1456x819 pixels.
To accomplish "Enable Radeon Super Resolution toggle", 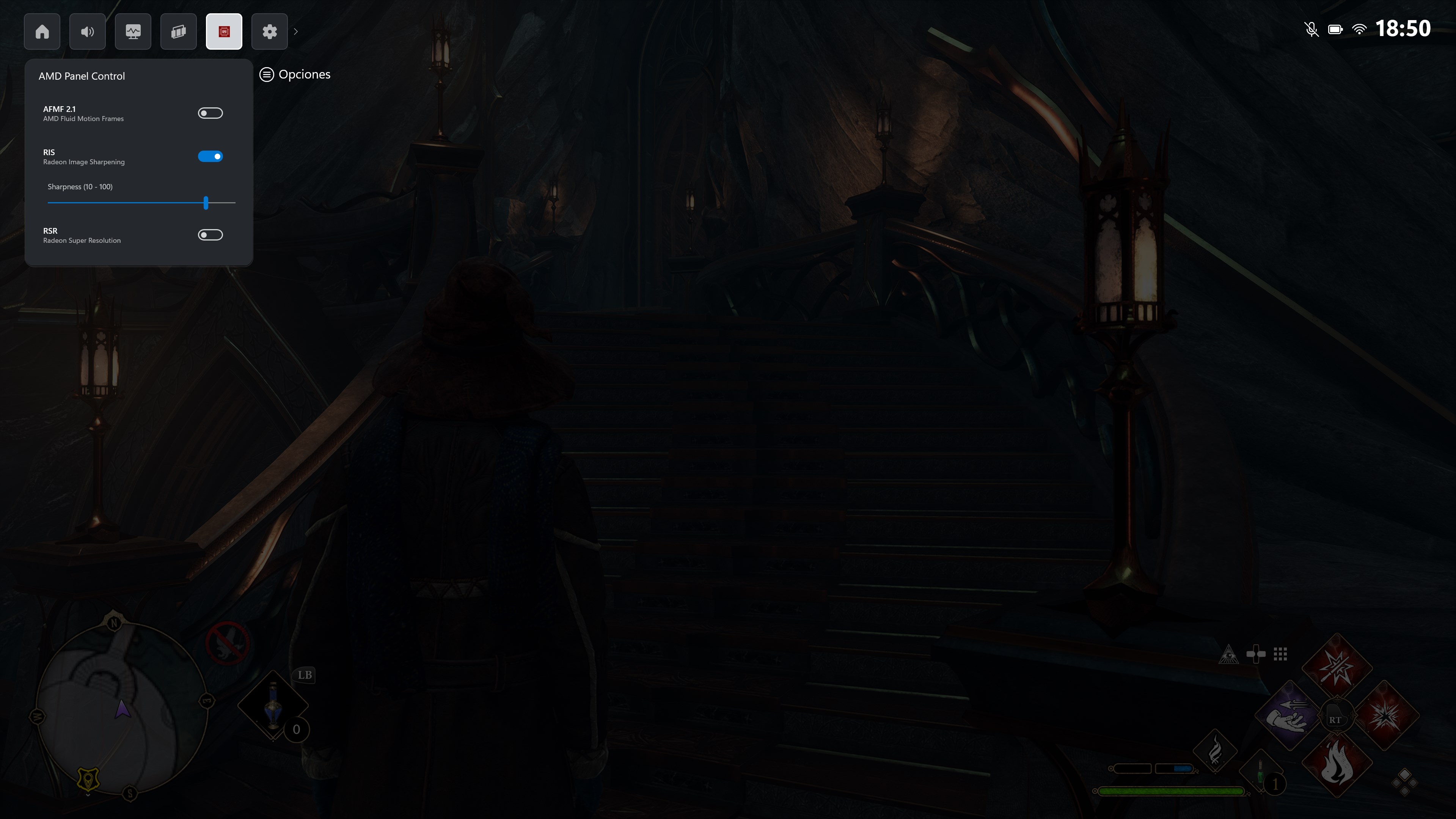I will [210, 234].
